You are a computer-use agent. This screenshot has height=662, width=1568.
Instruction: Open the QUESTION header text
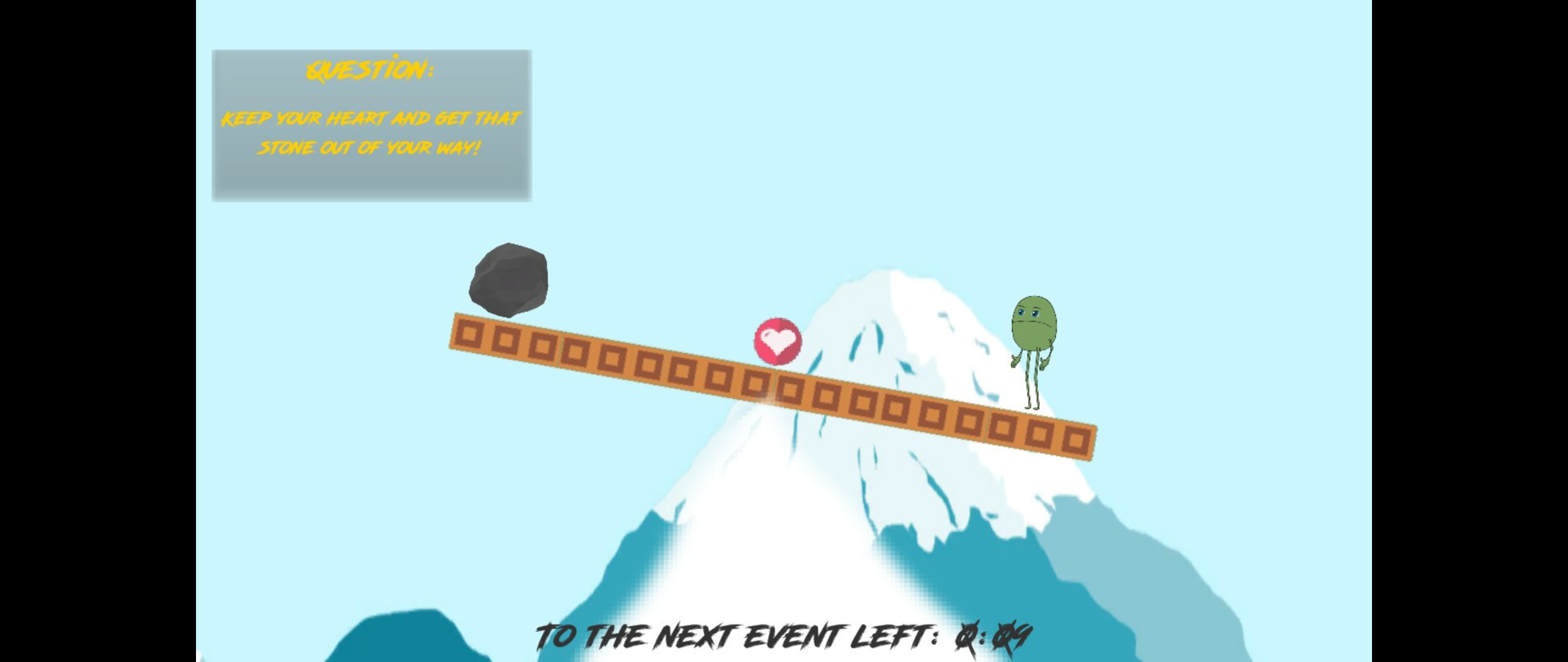coord(372,69)
